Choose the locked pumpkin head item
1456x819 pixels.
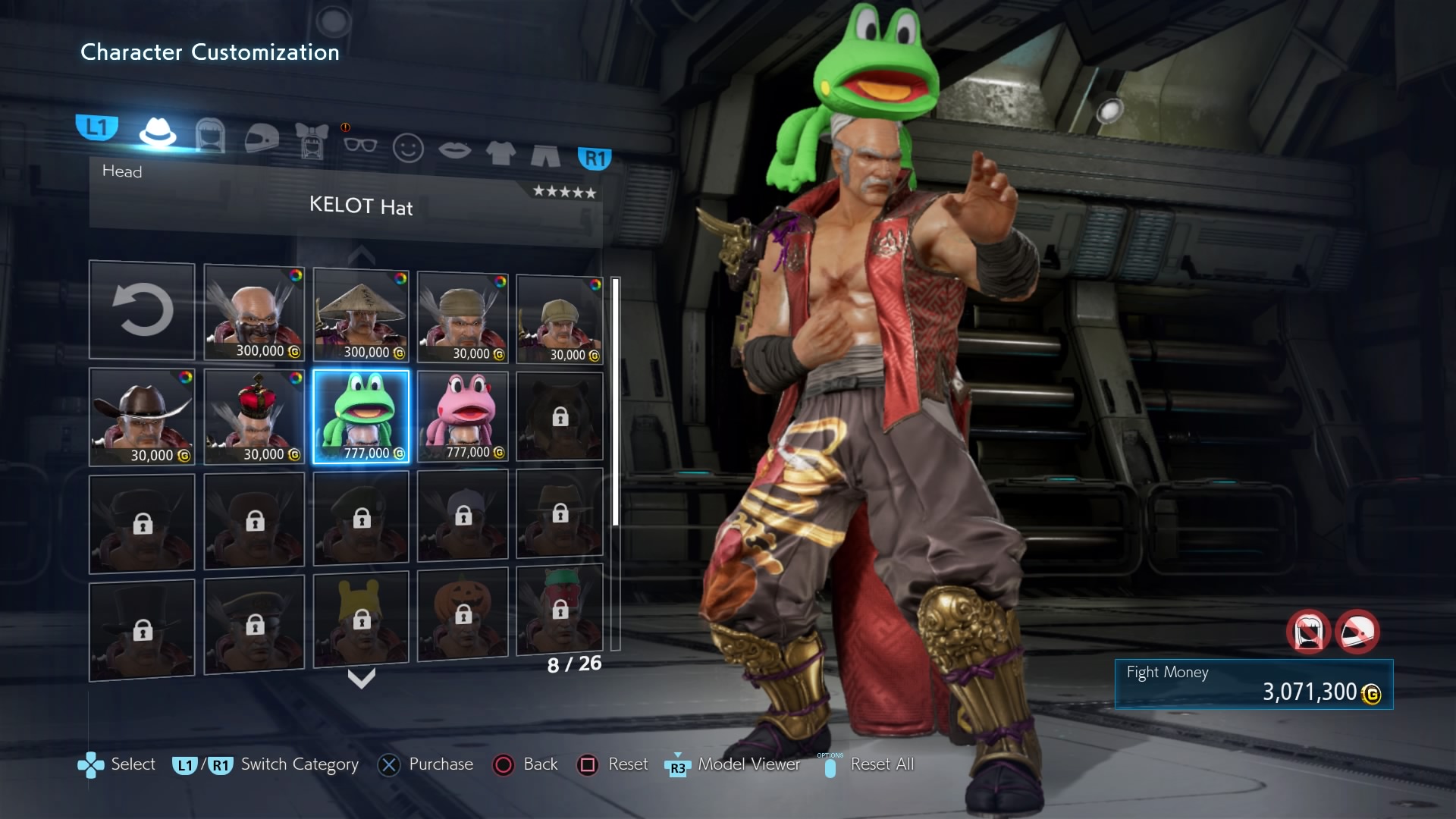click(x=463, y=614)
